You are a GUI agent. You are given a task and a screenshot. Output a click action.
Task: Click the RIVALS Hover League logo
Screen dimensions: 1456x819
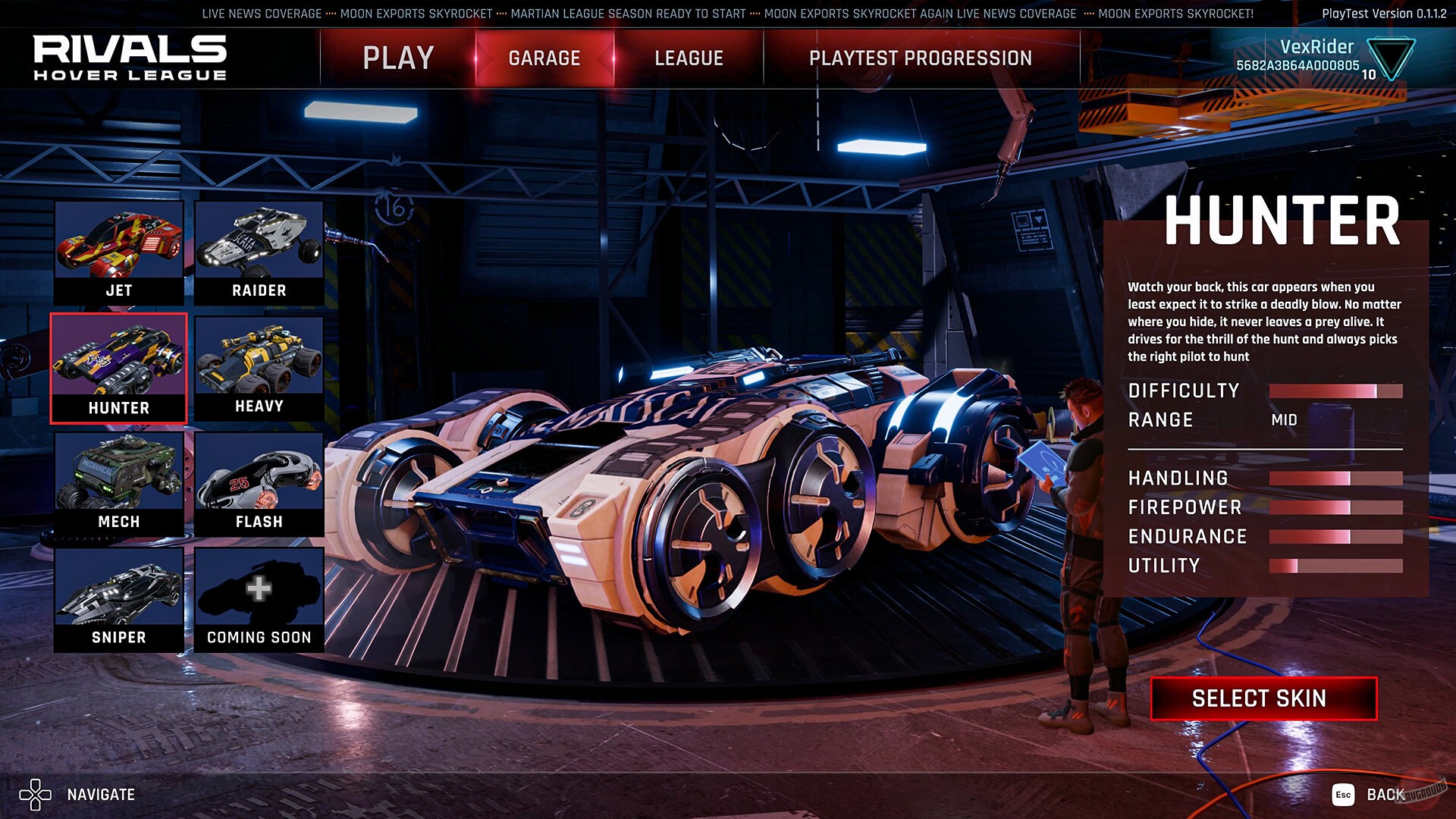[x=129, y=57]
